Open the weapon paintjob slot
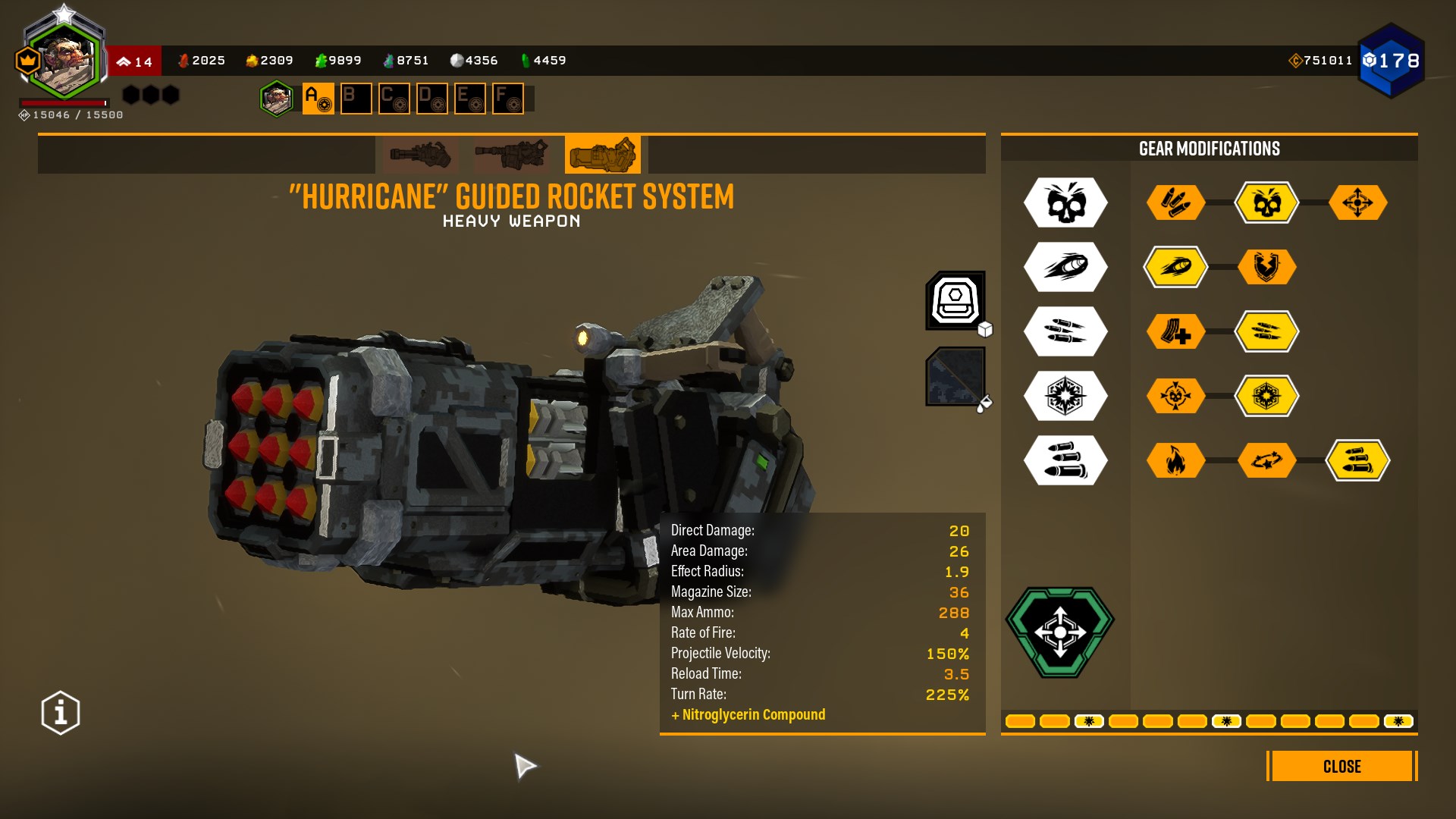The width and height of the screenshot is (1456, 819). 955,376
